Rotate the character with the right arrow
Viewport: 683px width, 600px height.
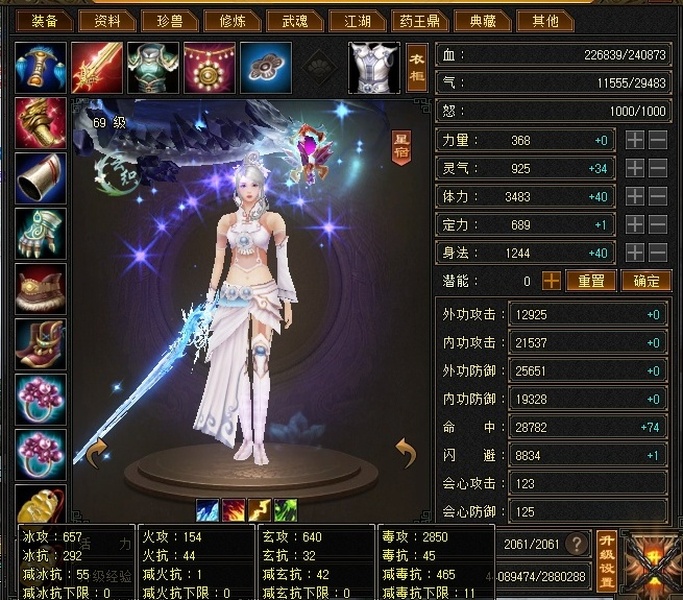tap(405, 453)
